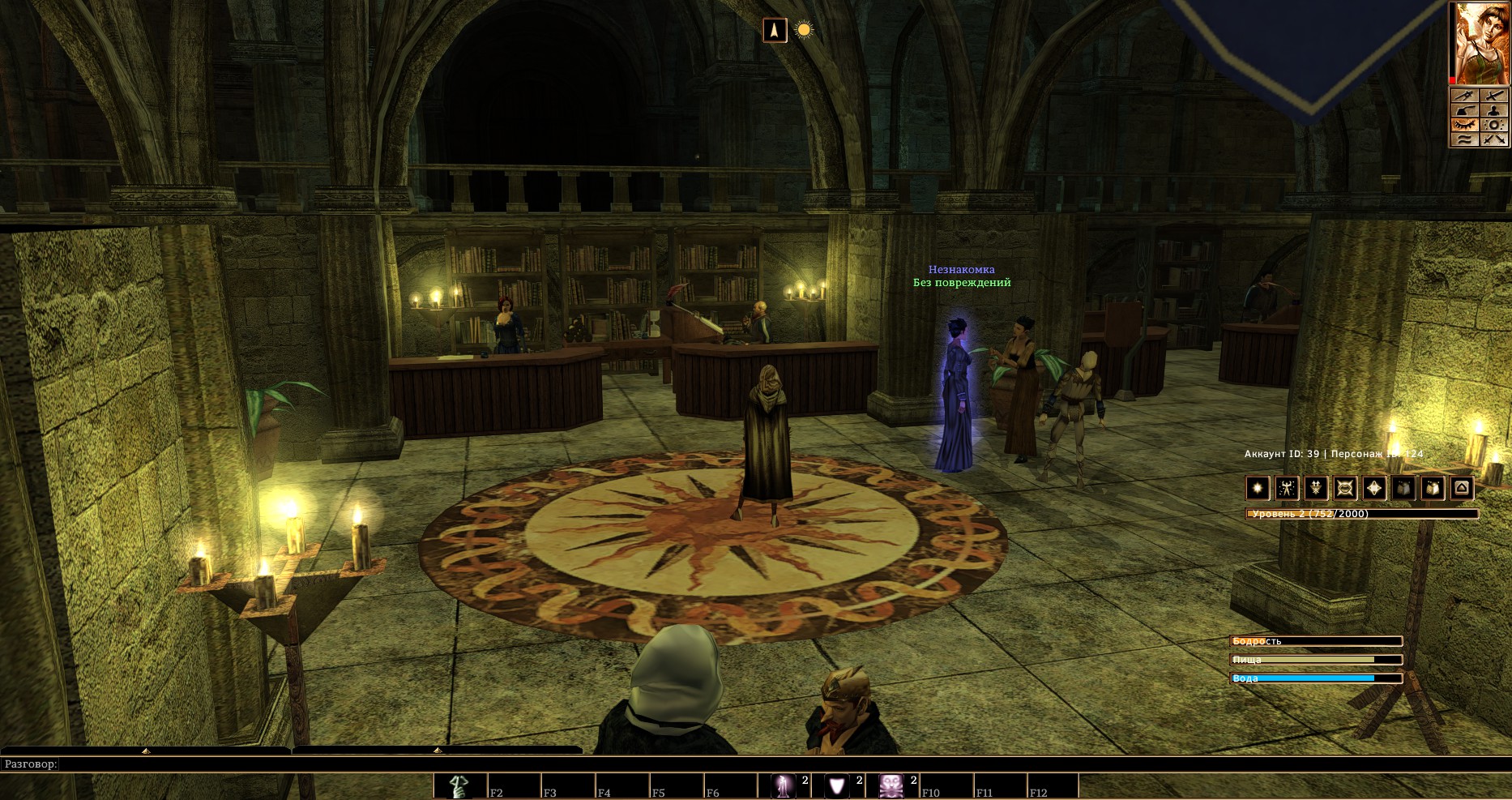
Task: Expand the left chat panel arrow handle
Action: click(146, 751)
